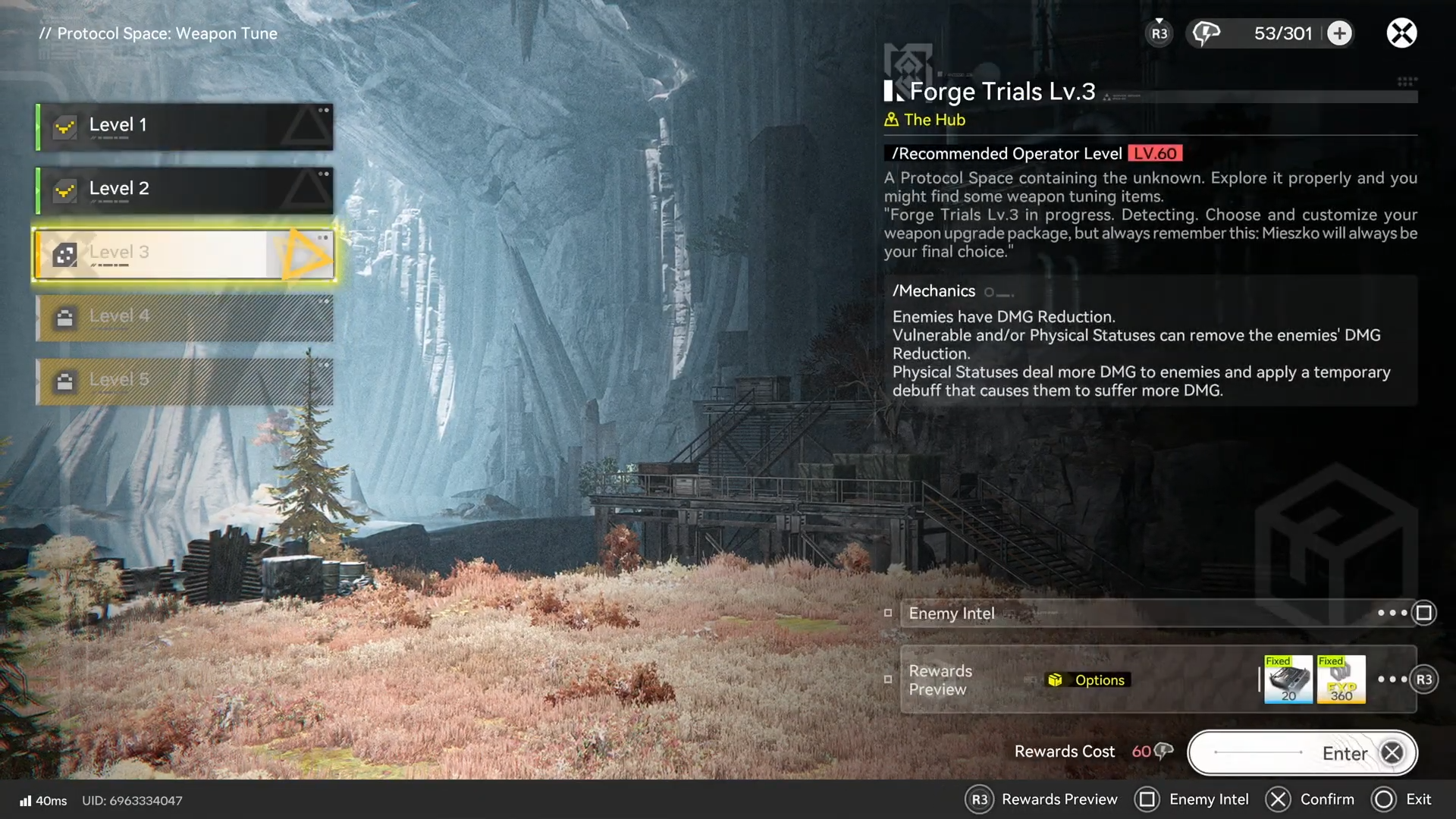Select the highlighted Level 3 entry

pyautogui.click(x=184, y=254)
